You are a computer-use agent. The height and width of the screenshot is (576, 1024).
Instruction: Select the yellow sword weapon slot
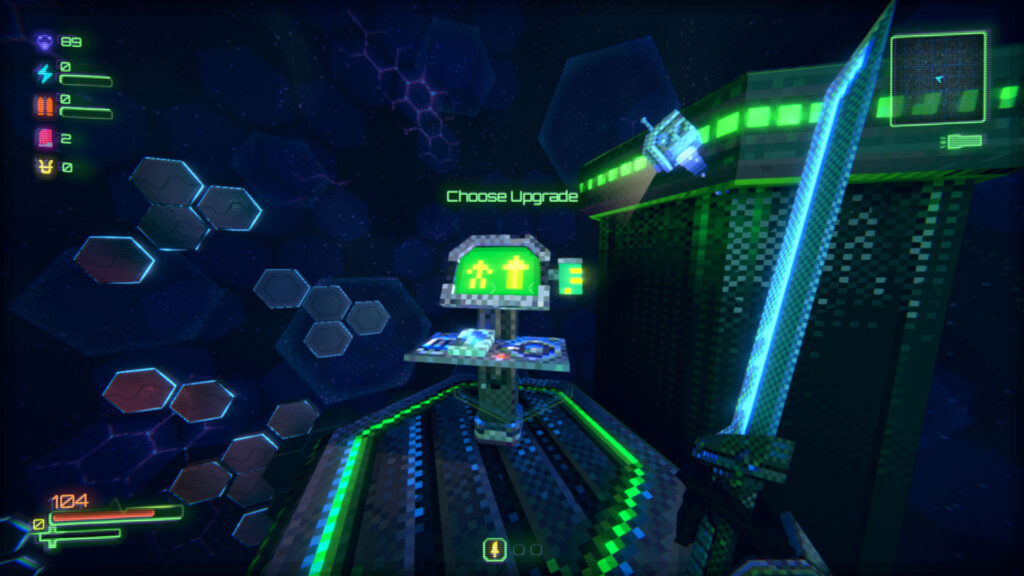click(x=493, y=549)
